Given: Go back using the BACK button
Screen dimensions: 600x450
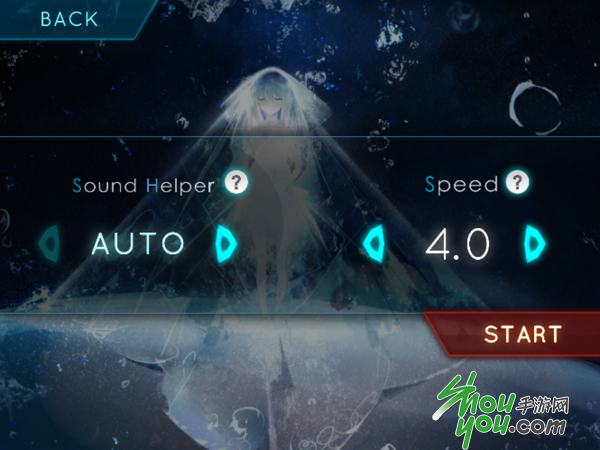Looking at the screenshot, I should [69, 19].
